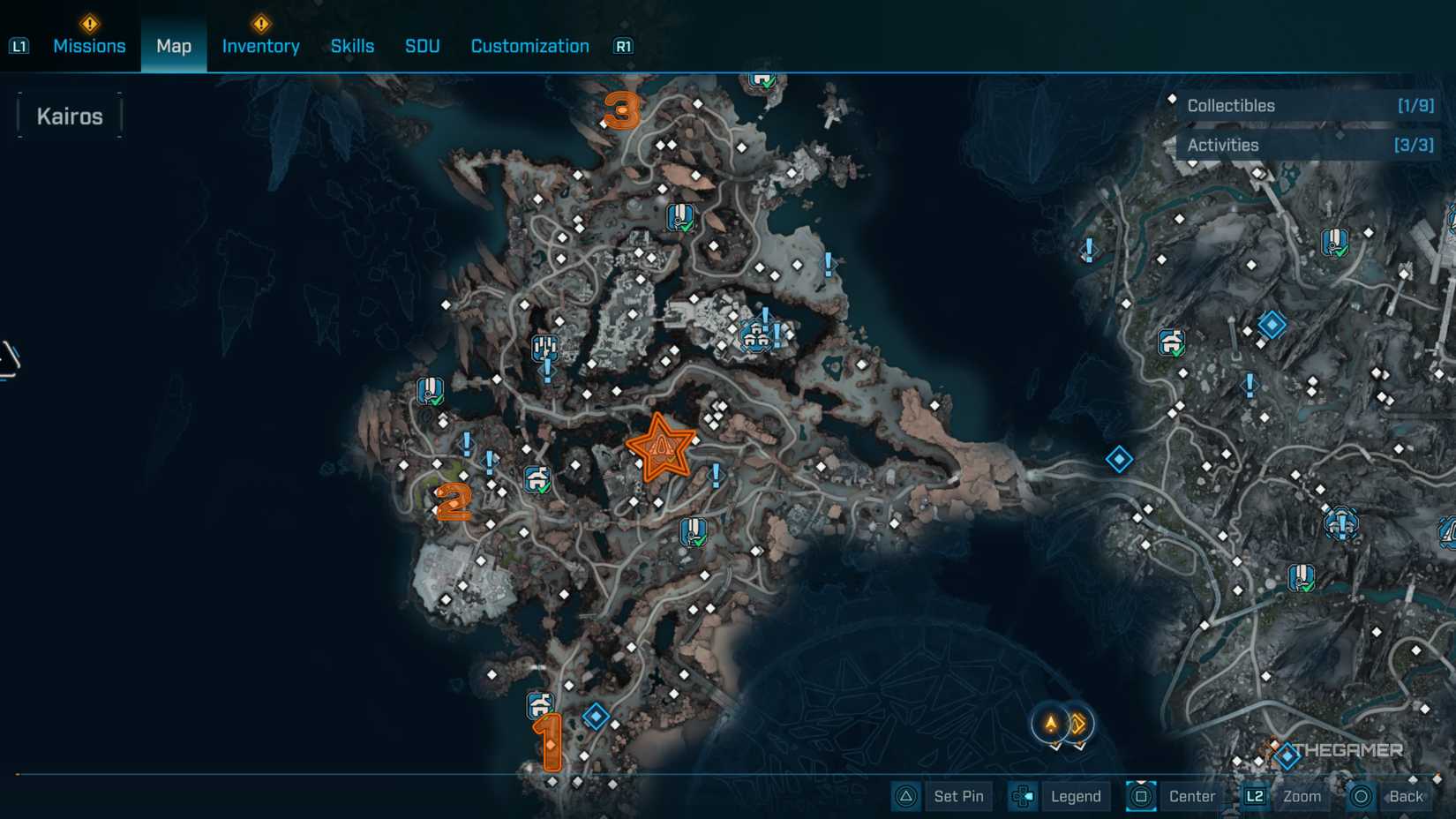Expand the Collectibles 1/9 entry

click(x=1307, y=105)
